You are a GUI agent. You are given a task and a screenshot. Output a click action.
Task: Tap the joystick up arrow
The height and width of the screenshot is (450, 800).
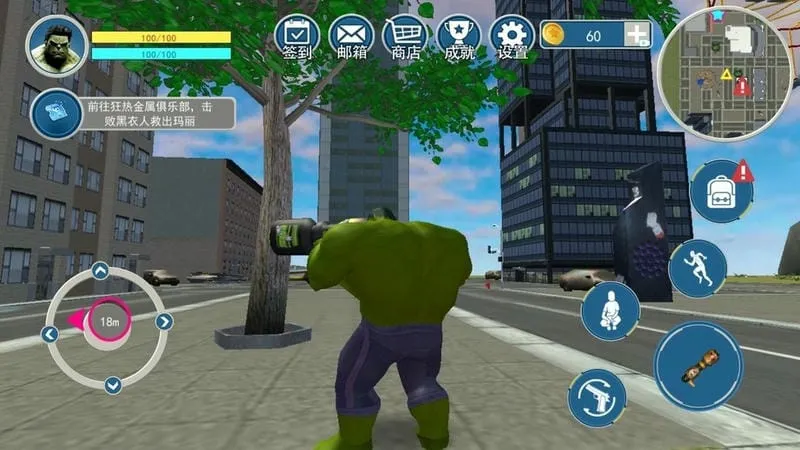point(101,270)
